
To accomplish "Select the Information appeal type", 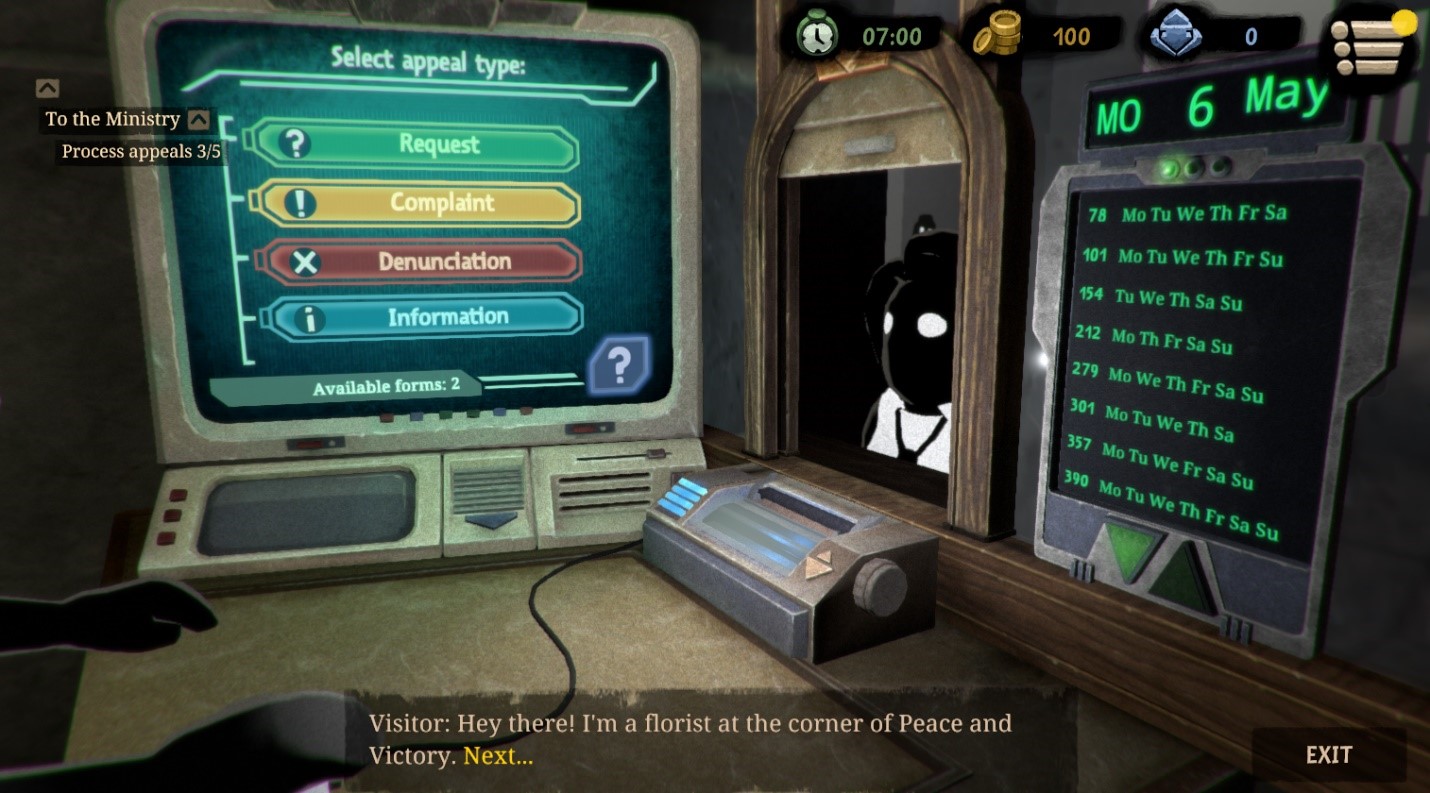I will point(424,318).
